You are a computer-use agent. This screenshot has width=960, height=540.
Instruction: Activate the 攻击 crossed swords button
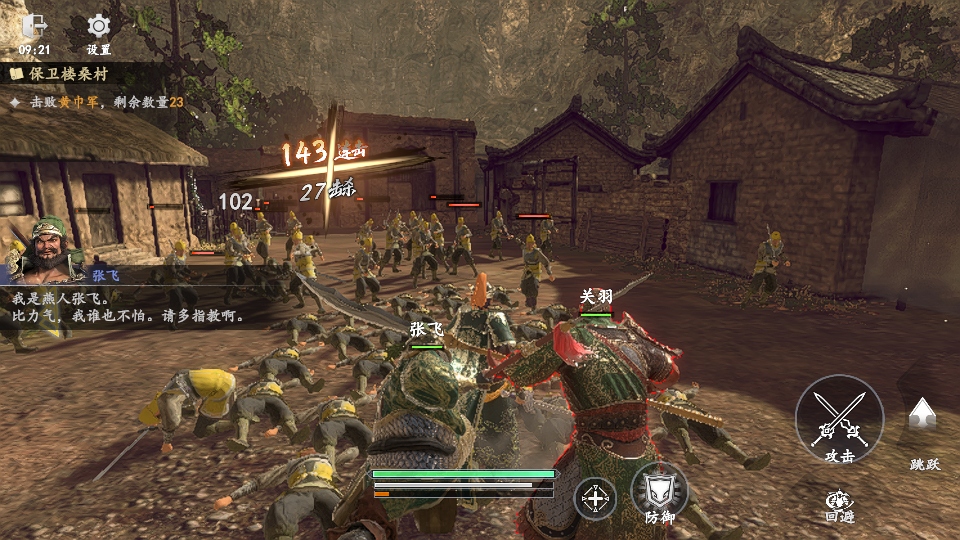pyautogui.click(x=839, y=419)
